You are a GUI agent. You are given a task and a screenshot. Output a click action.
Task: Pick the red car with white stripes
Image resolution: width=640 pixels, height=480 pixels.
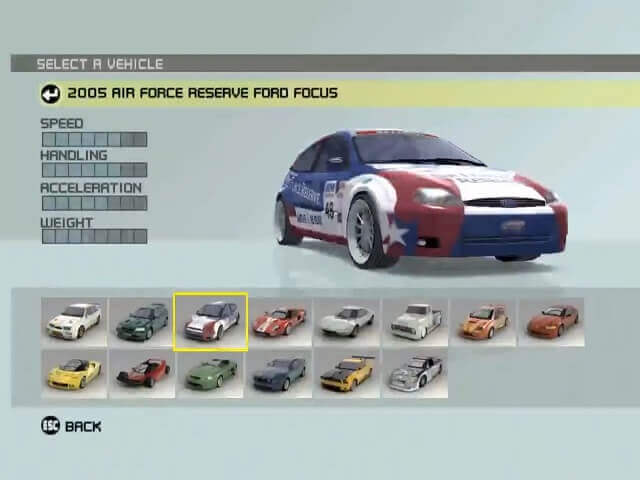coord(279,321)
